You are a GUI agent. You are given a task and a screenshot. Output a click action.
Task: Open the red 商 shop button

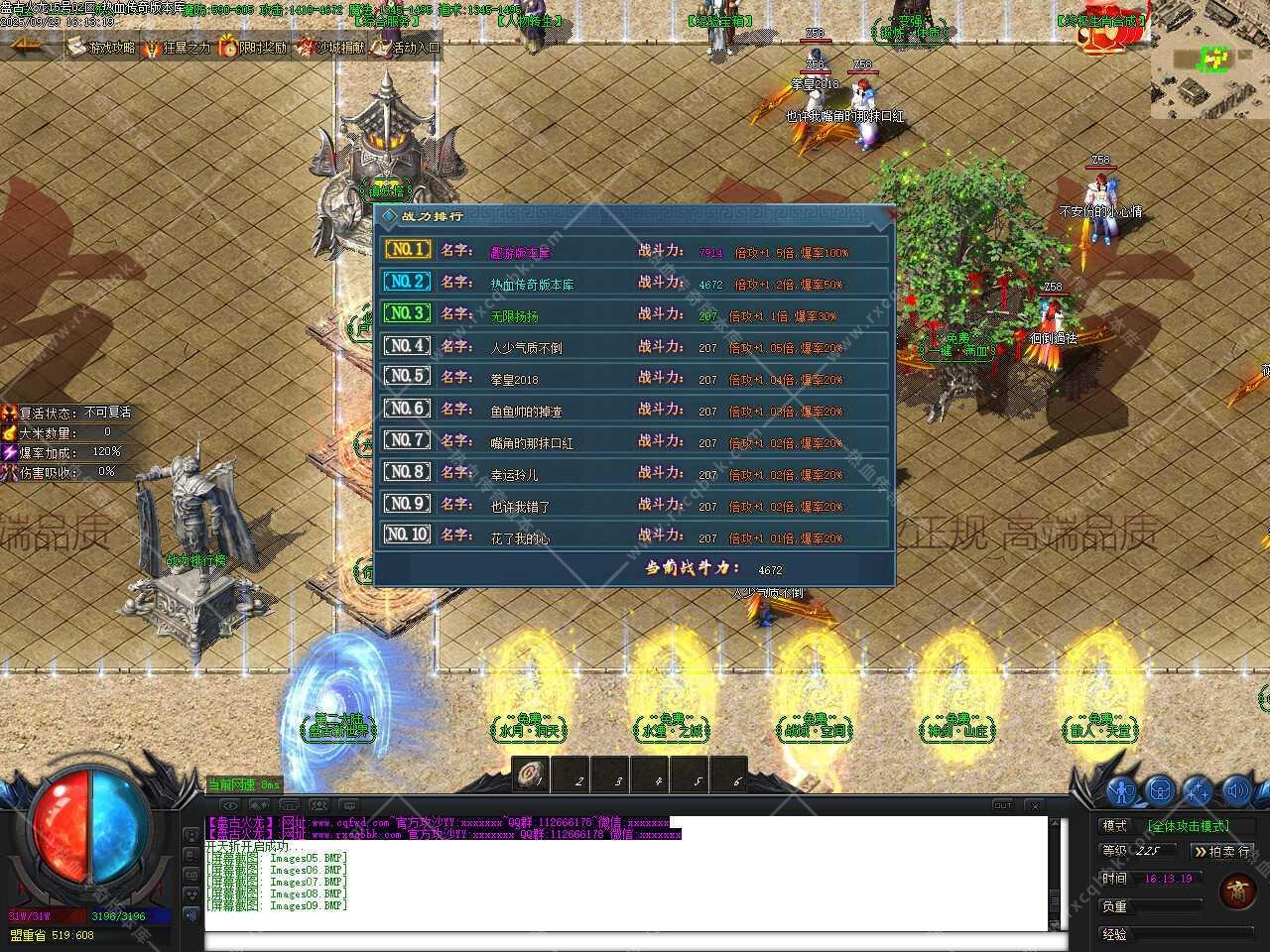tap(1237, 890)
